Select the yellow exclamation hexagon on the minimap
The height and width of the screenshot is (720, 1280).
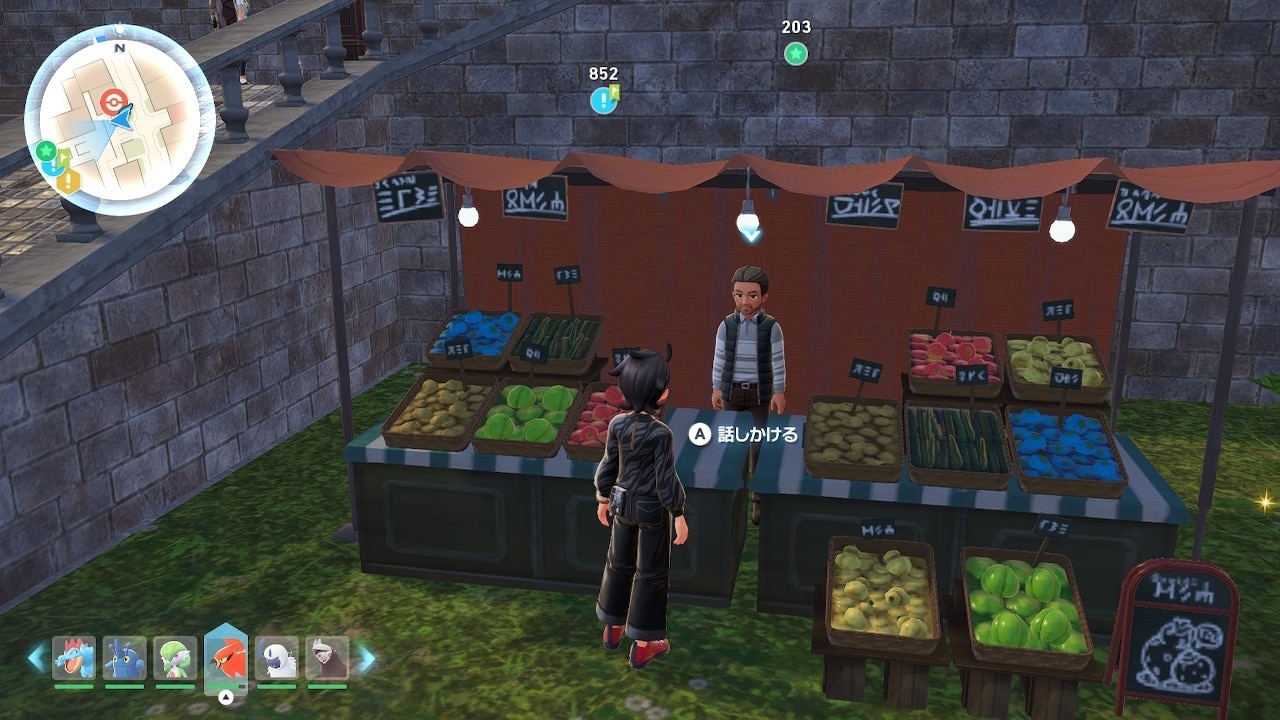pyautogui.click(x=68, y=182)
